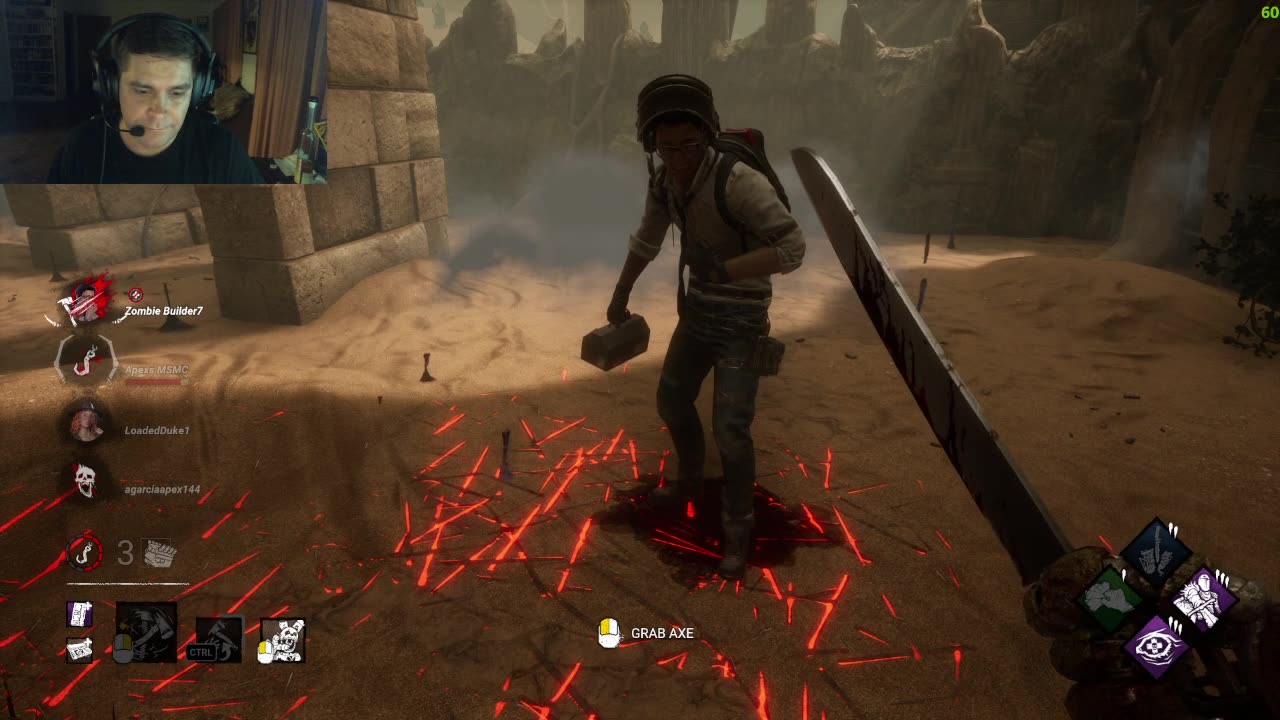This screenshot has width=1280, height=720.
Task: Click the skull icon beside agarciaapex144
Action: point(86,482)
